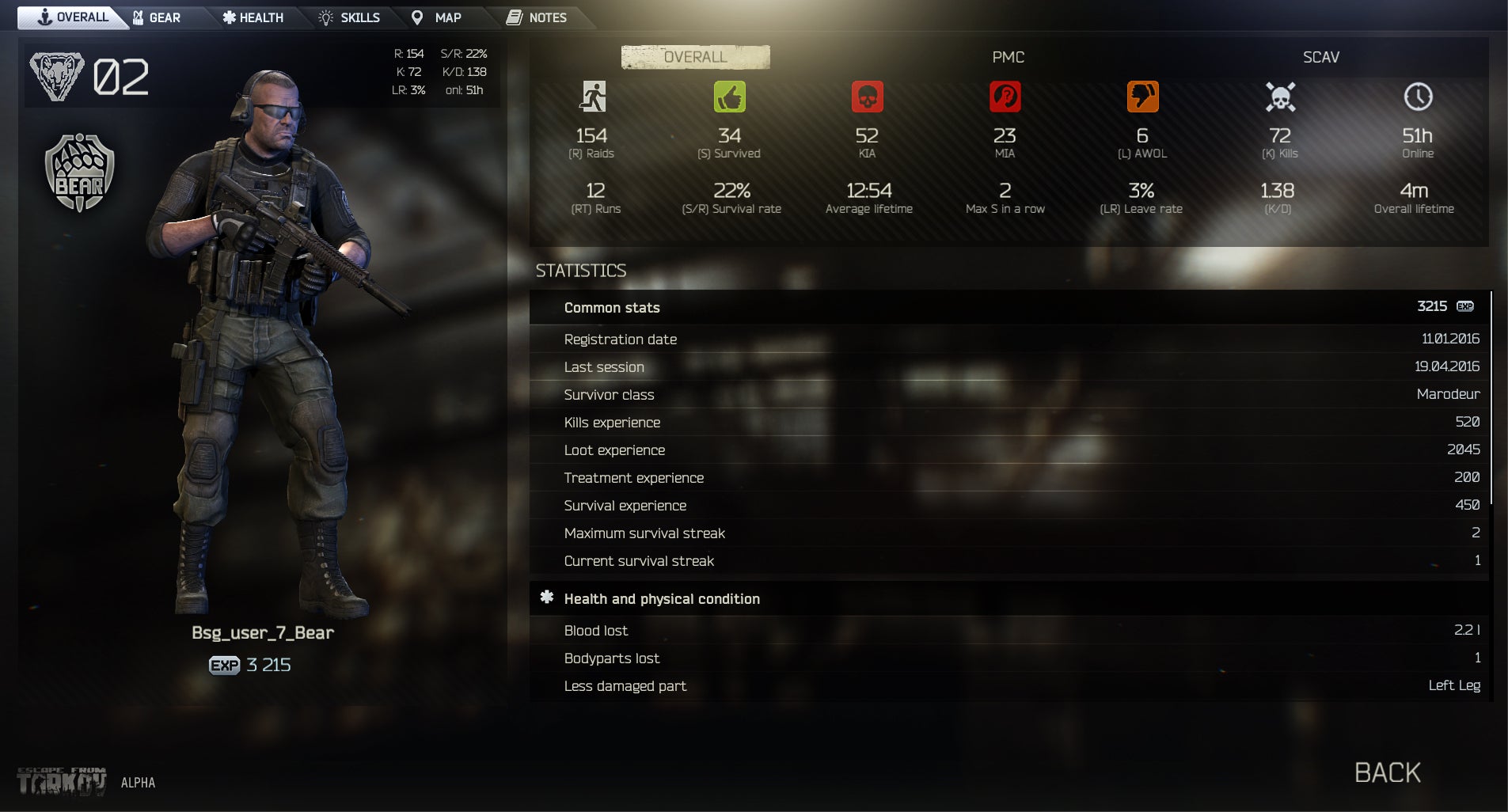
Task: Switch to the GEAR tab
Action: pyautogui.click(x=159, y=17)
